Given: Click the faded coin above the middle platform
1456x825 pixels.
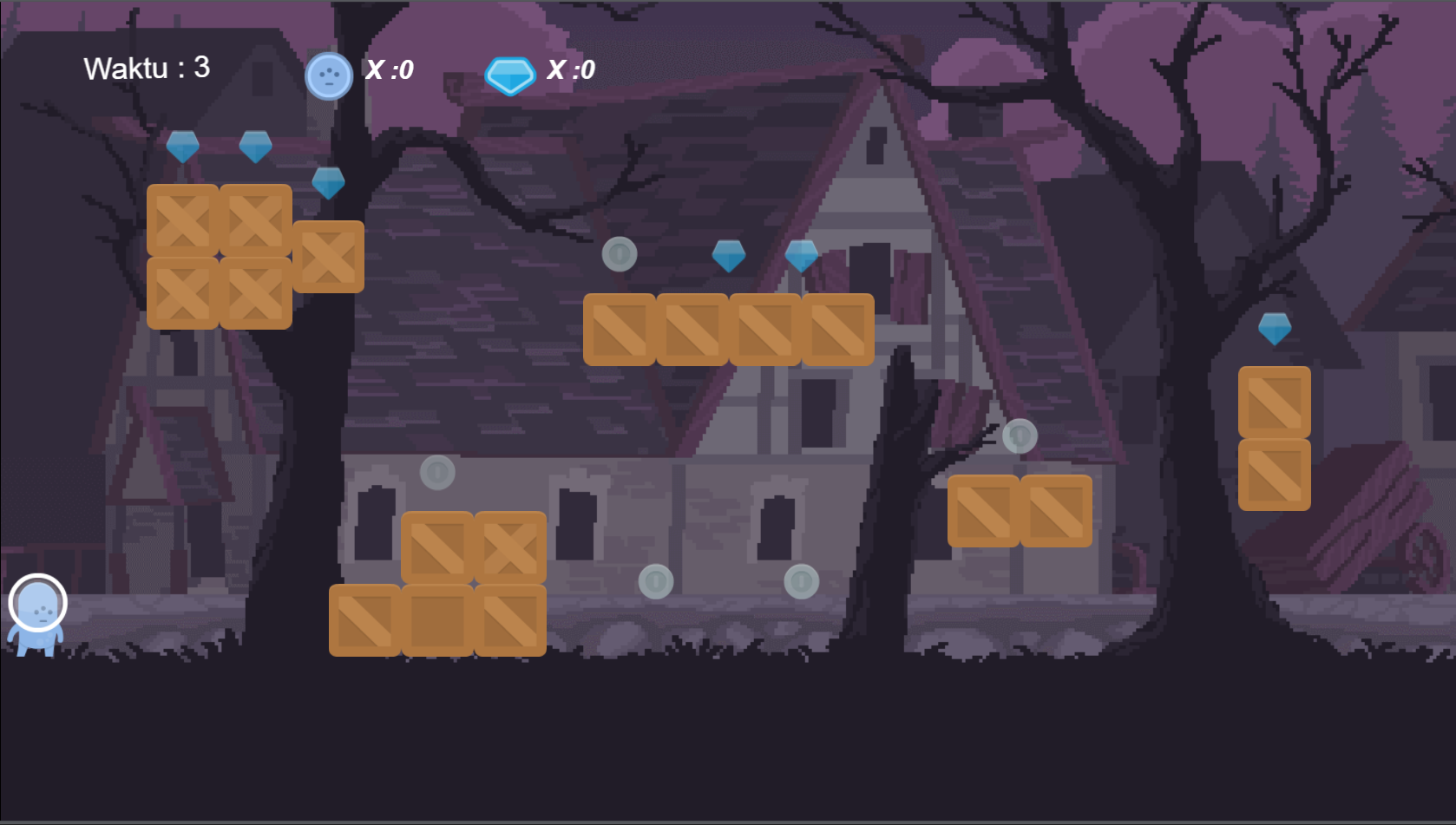Looking at the screenshot, I should point(619,254).
